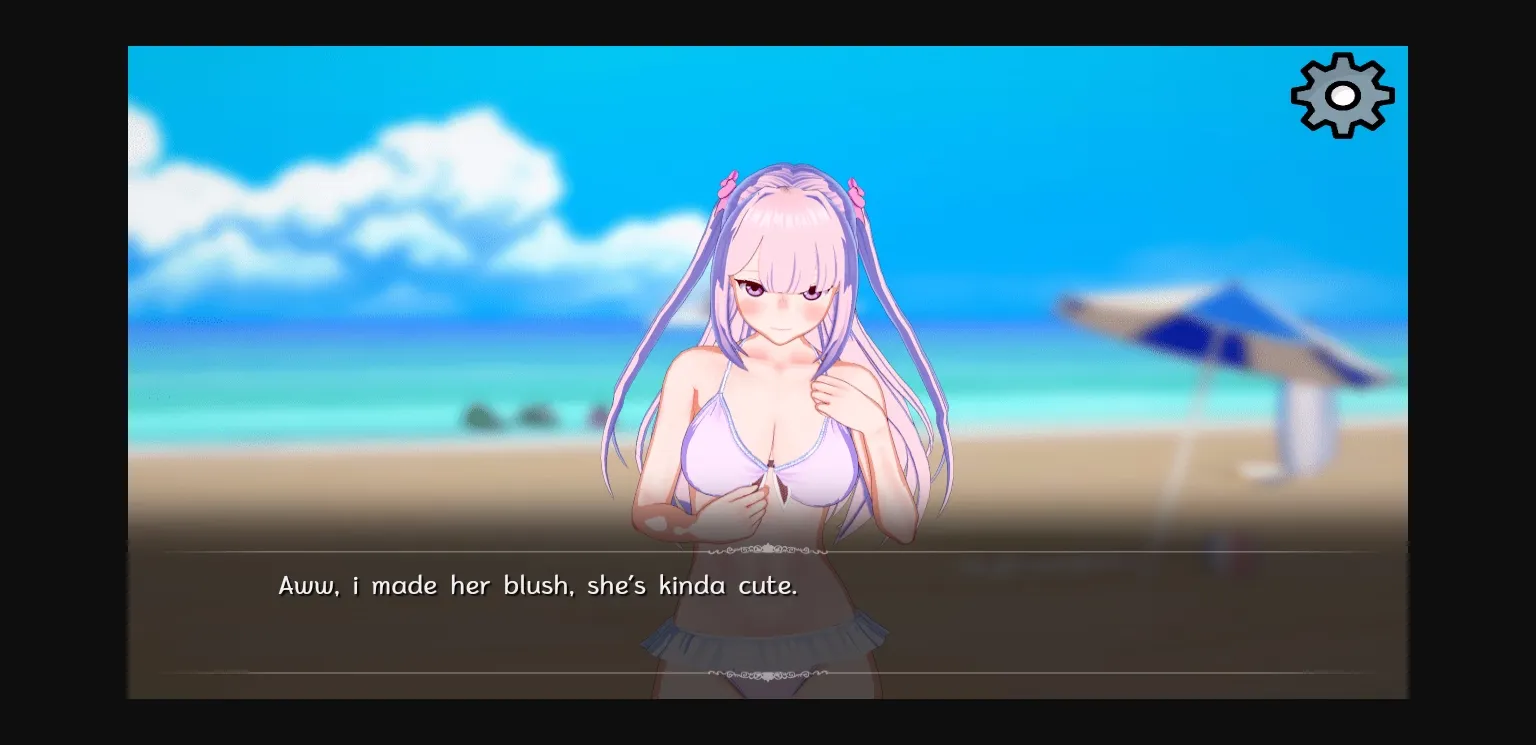Click the dialogue box to advance the story
This screenshot has height=745, width=1536.
click(768, 615)
